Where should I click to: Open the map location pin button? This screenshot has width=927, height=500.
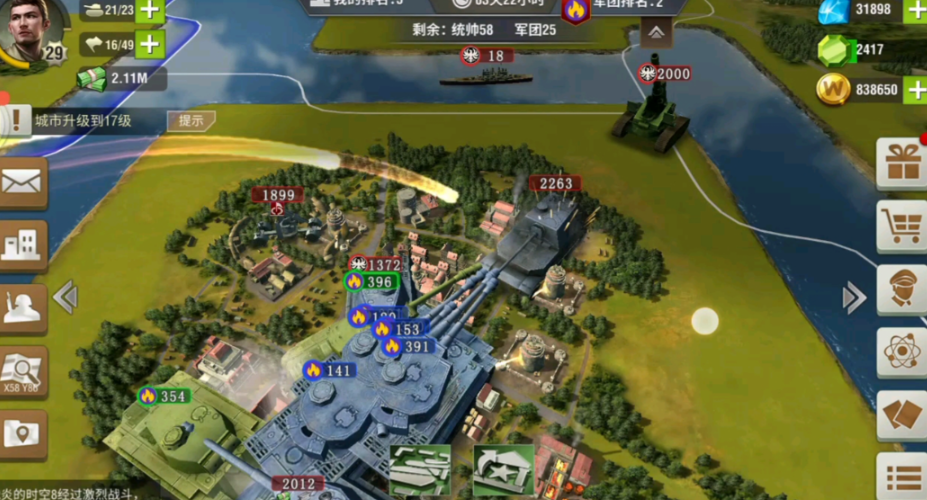pos(22,432)
